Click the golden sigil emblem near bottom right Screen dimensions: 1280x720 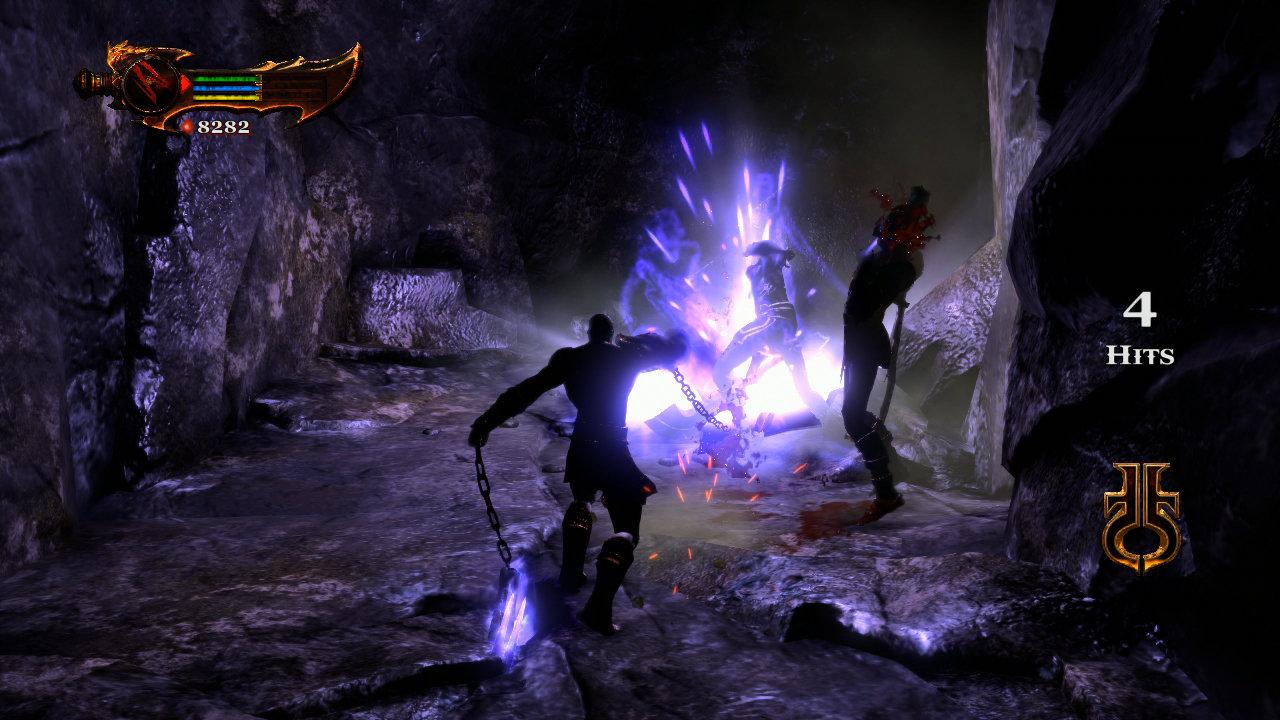[x=1140, y=515]
